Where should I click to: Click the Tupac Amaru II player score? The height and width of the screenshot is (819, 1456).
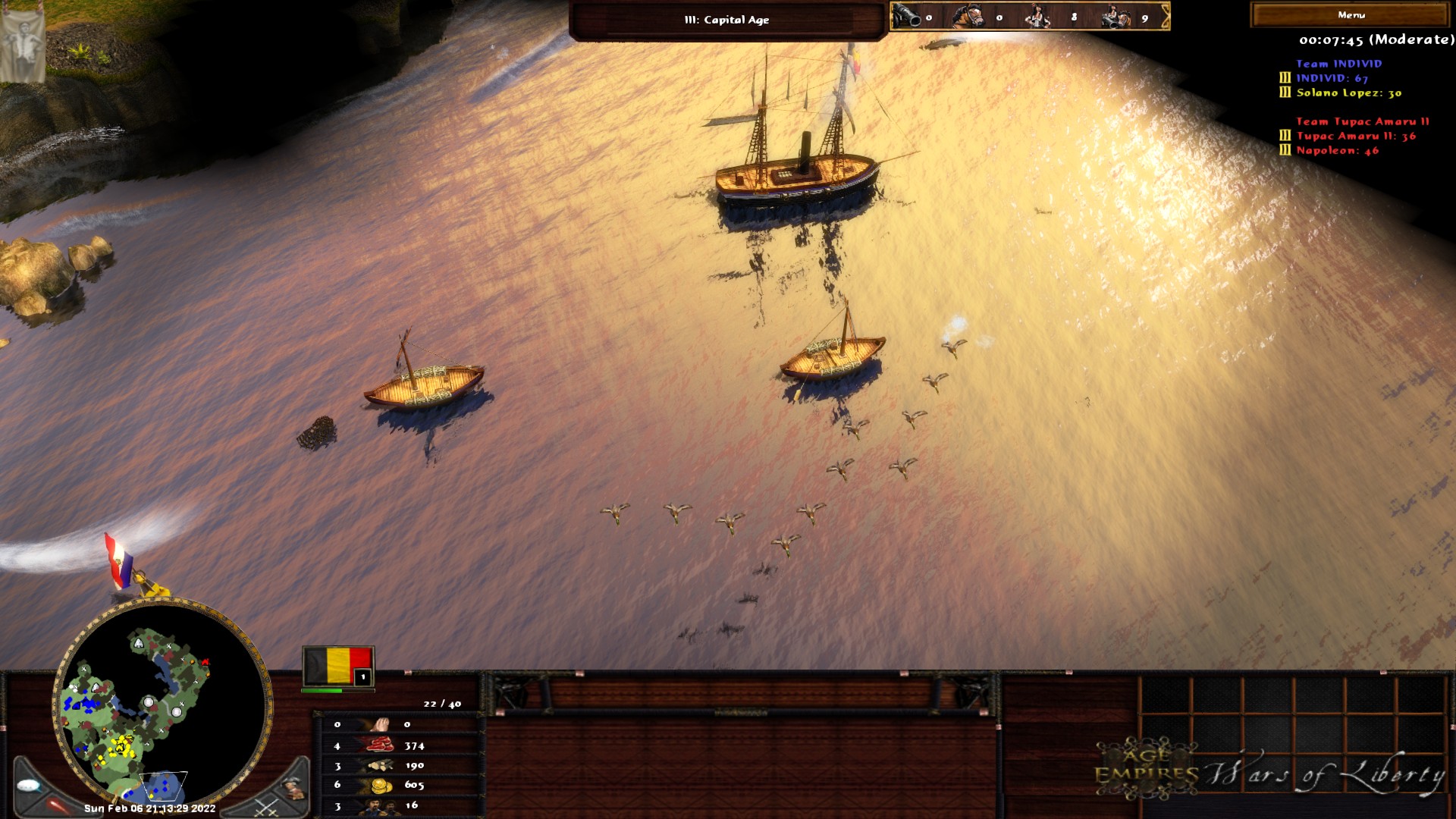click(x=1356, y=136)
